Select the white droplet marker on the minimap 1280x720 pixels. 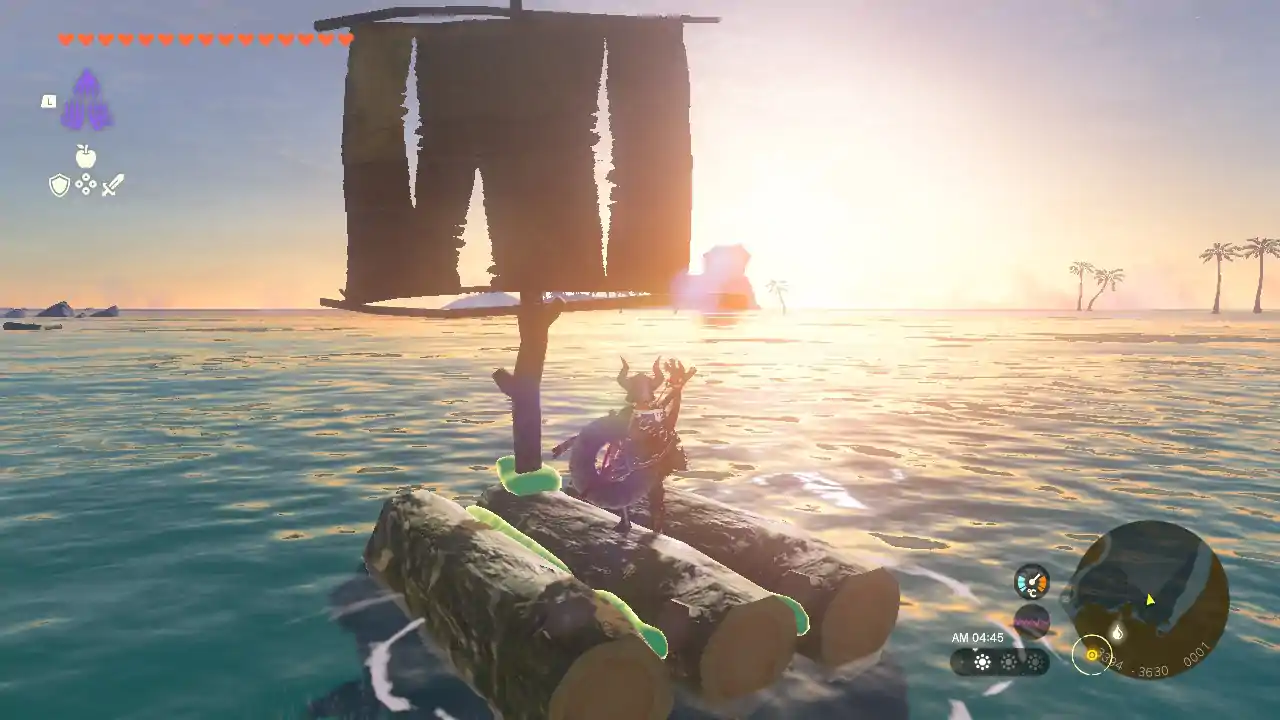[1117, 632]
